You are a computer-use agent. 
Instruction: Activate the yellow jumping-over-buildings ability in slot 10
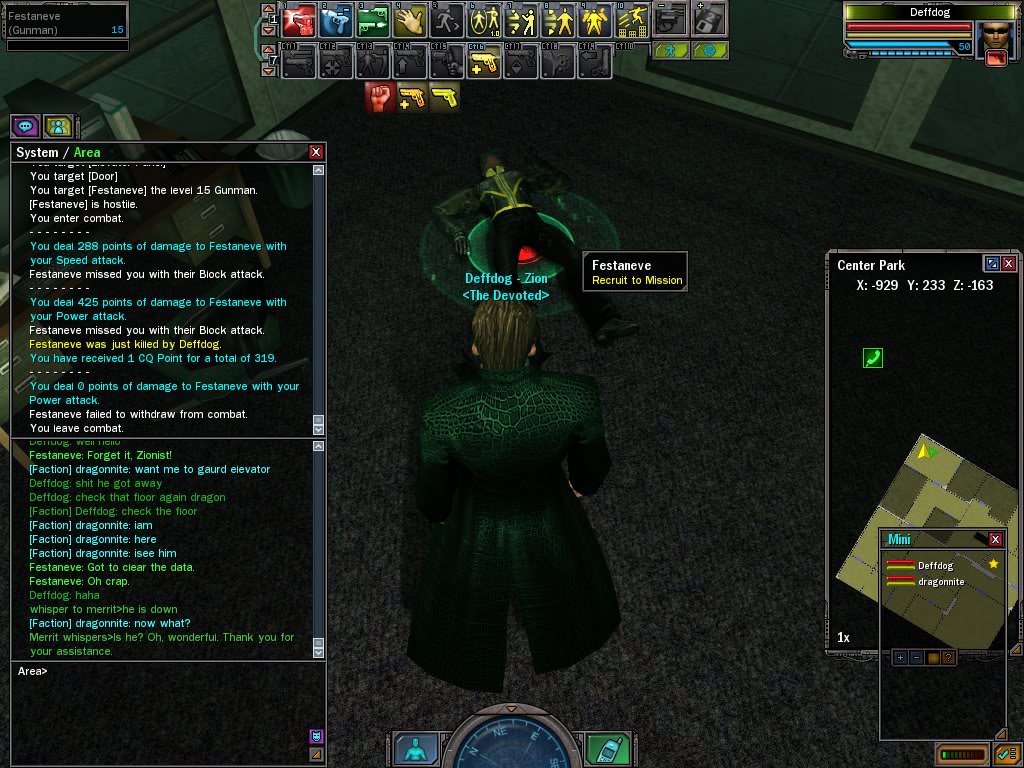632,20
